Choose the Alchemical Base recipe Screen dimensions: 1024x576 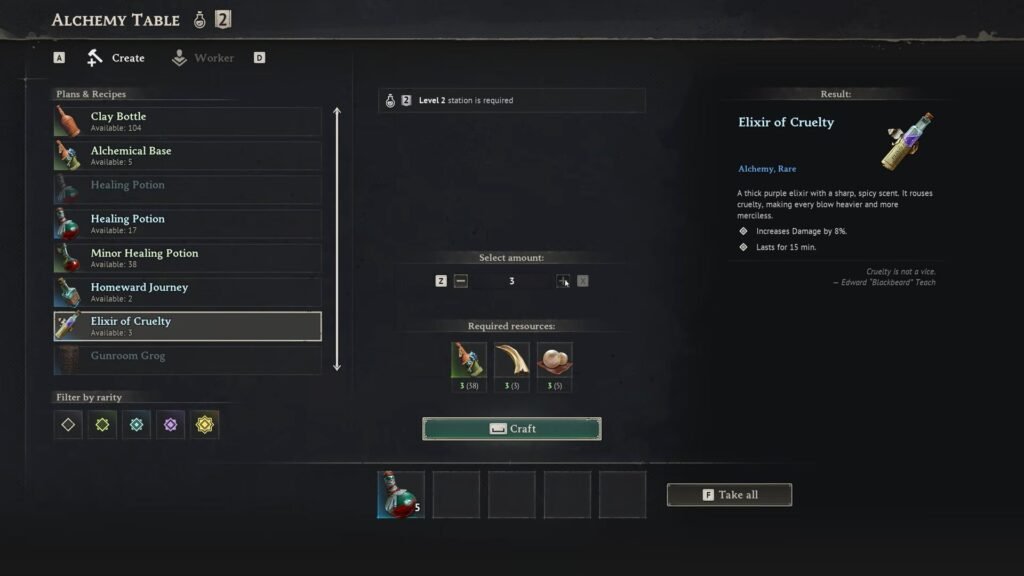188,156
